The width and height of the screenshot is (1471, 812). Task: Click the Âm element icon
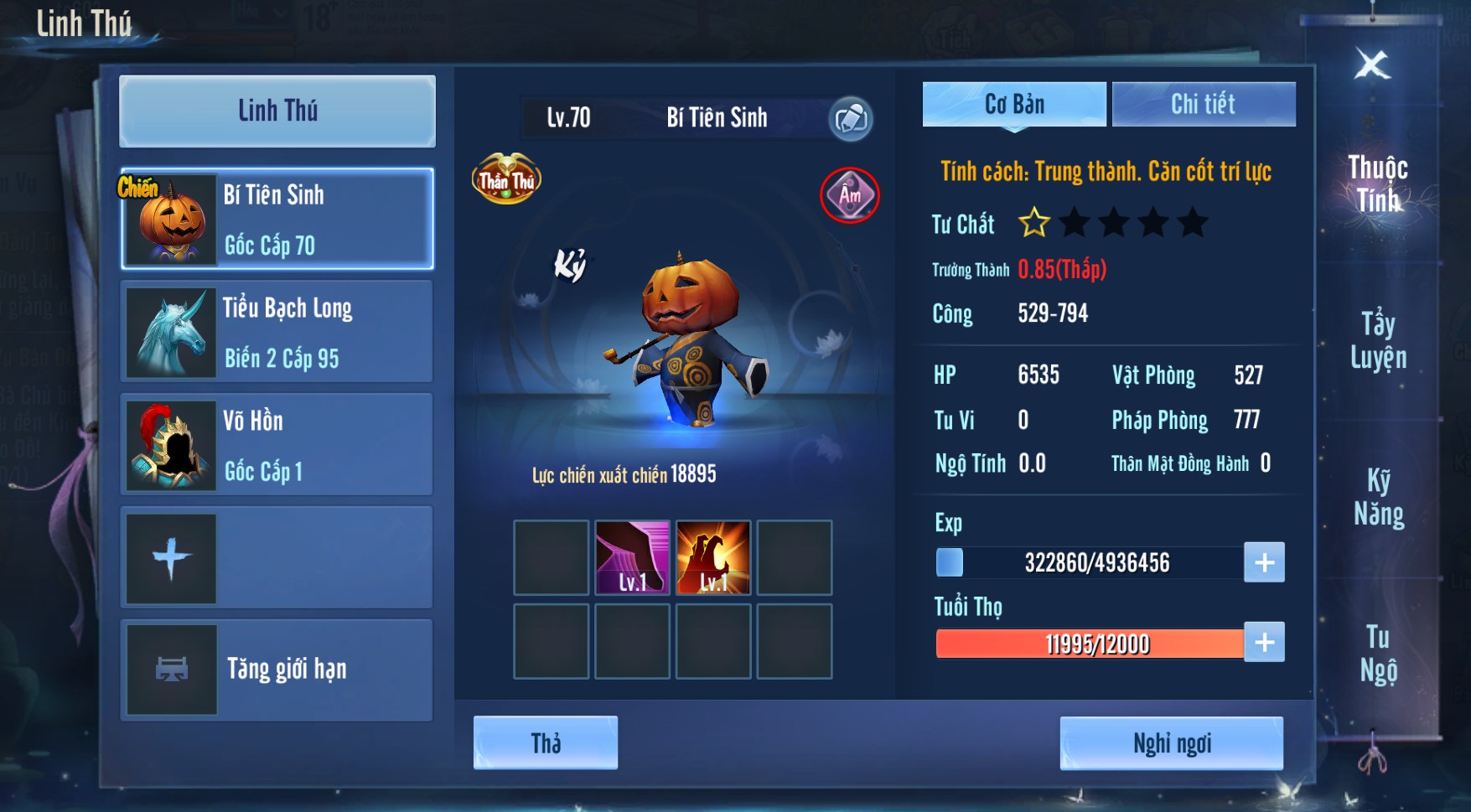pos(850,195)
